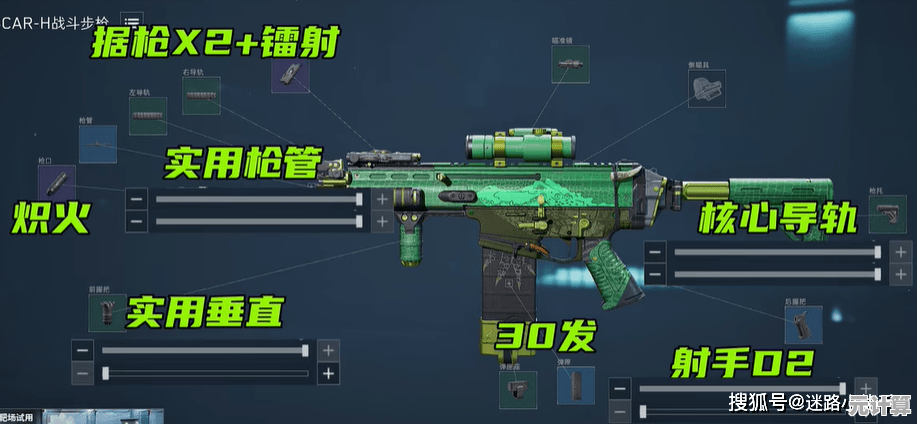Viewport: 917px width, 424px height.
Task: Select the foregrip (前握把) attachment slot
Action: point(108,312)
